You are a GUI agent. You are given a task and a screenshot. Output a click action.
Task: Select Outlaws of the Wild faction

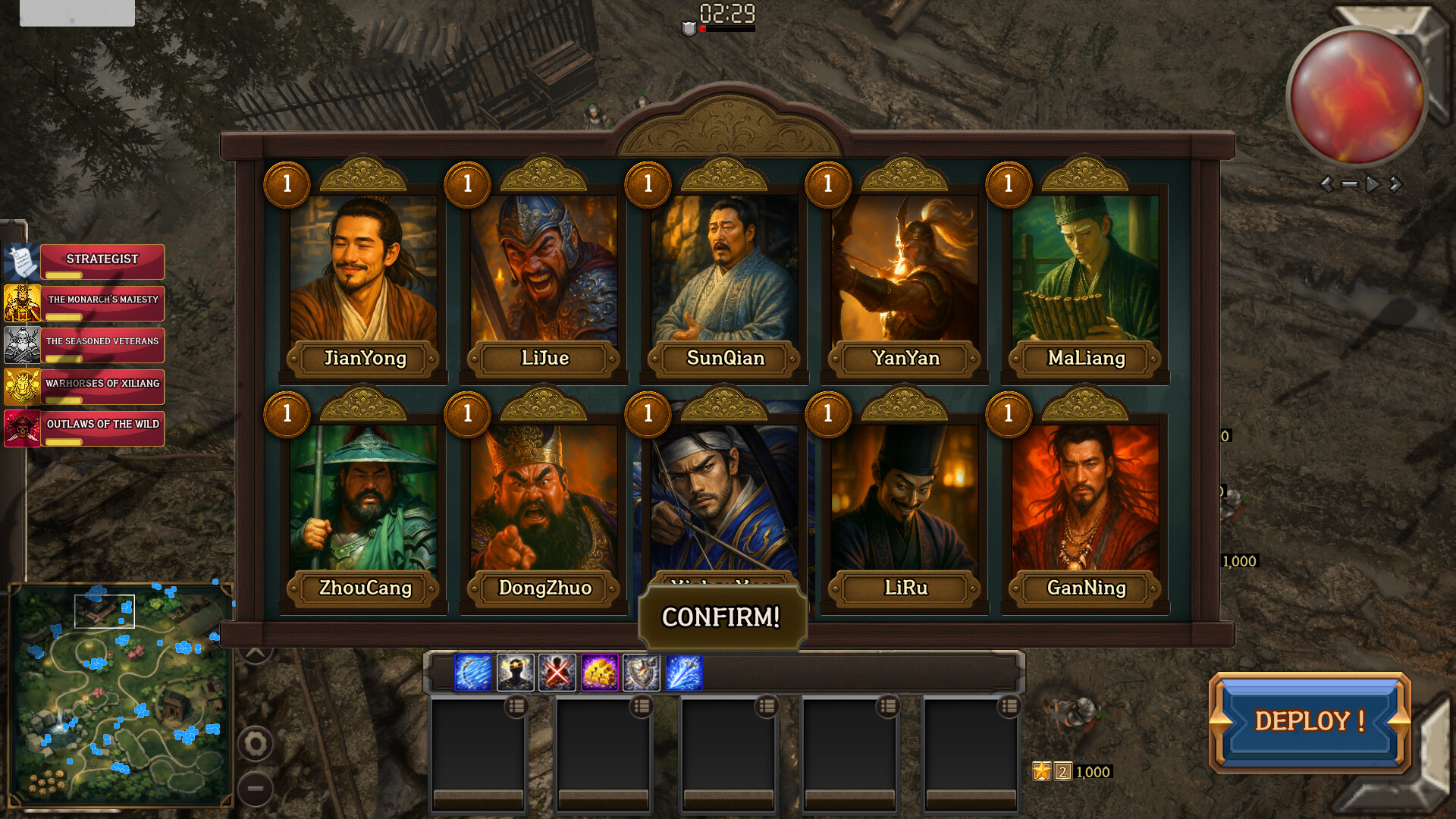click(x=102, y=426)
